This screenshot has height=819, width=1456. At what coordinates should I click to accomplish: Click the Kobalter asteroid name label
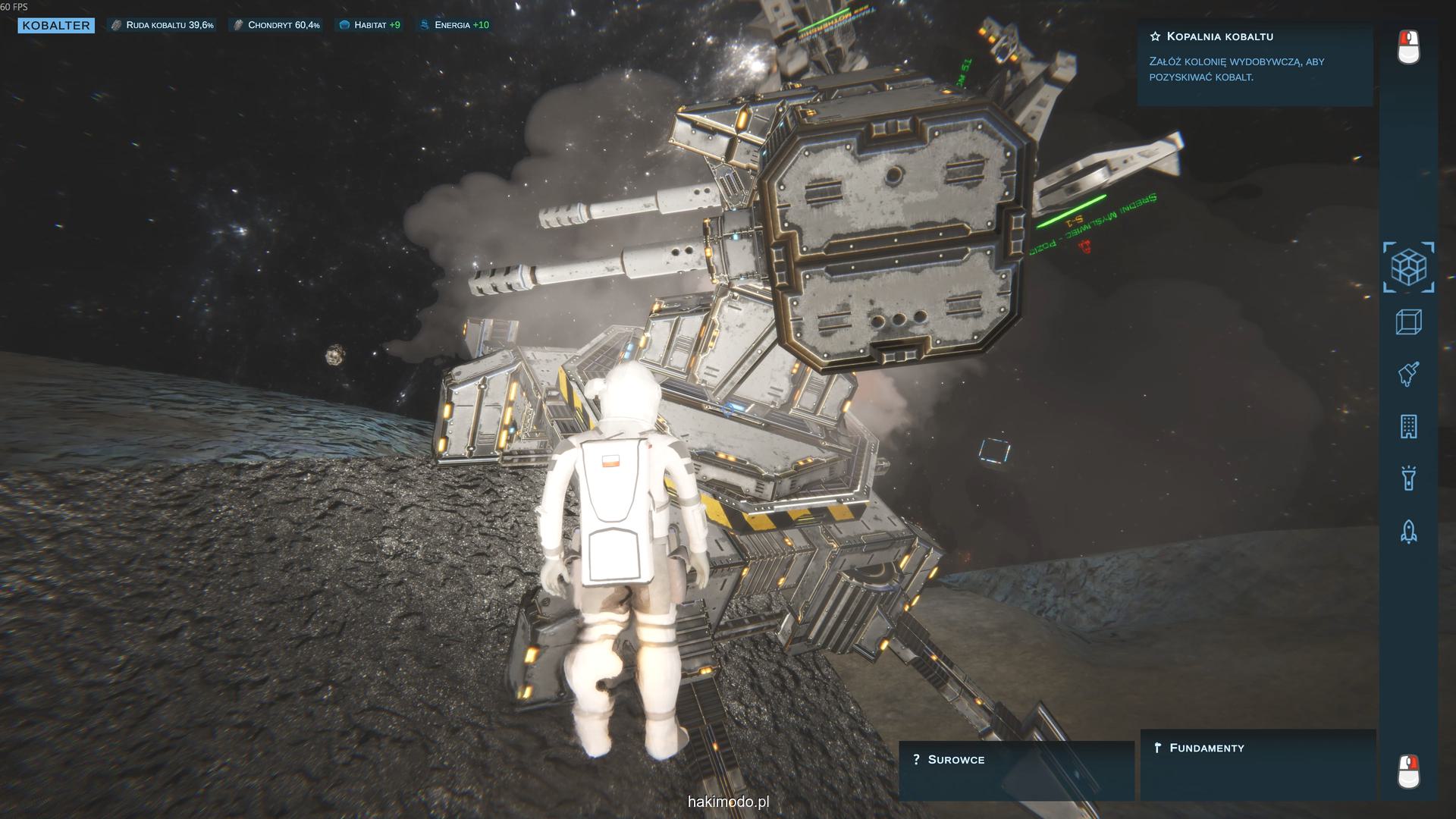tap(56, 26)
